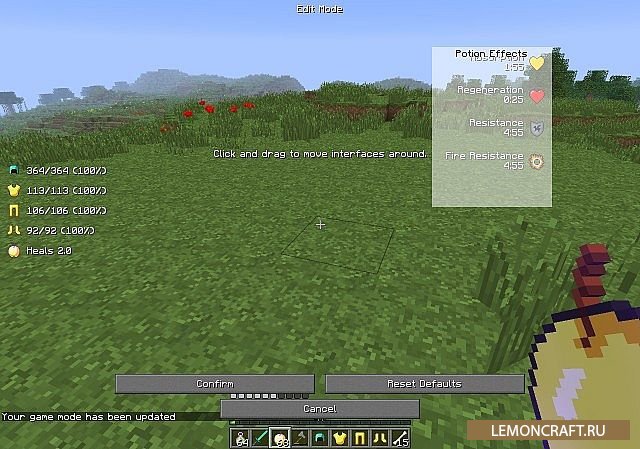Viewport: 640px width, 449px height.
Task: Select the Fire Resistance effect entry
Action: (x=494, y=160)
